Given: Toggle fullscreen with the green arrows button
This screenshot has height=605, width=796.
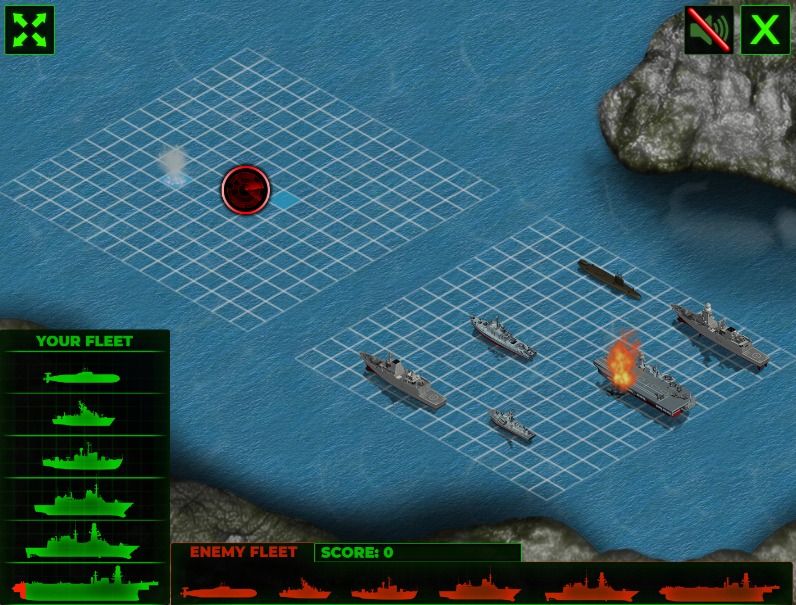Looking at the screenshot, I should (x=30, y=30).
